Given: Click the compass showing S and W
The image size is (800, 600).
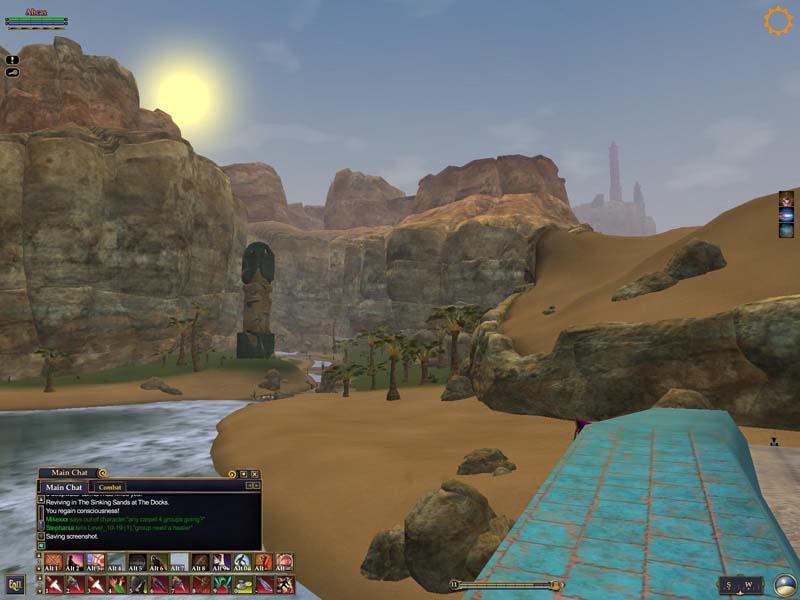Looking at the screenshot, I should tap(739, 585).
